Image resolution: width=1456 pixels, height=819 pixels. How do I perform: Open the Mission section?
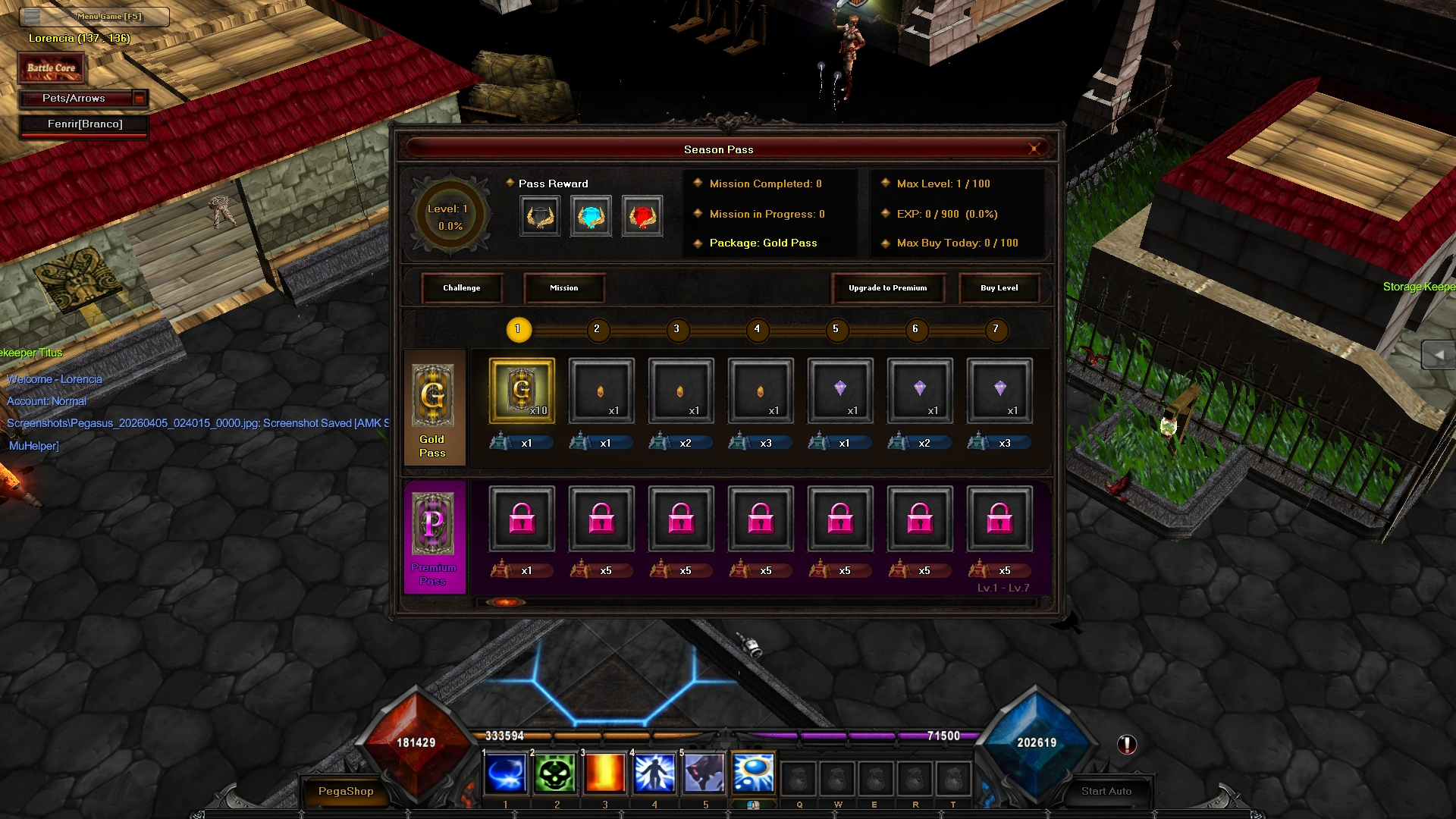[563, 288]
